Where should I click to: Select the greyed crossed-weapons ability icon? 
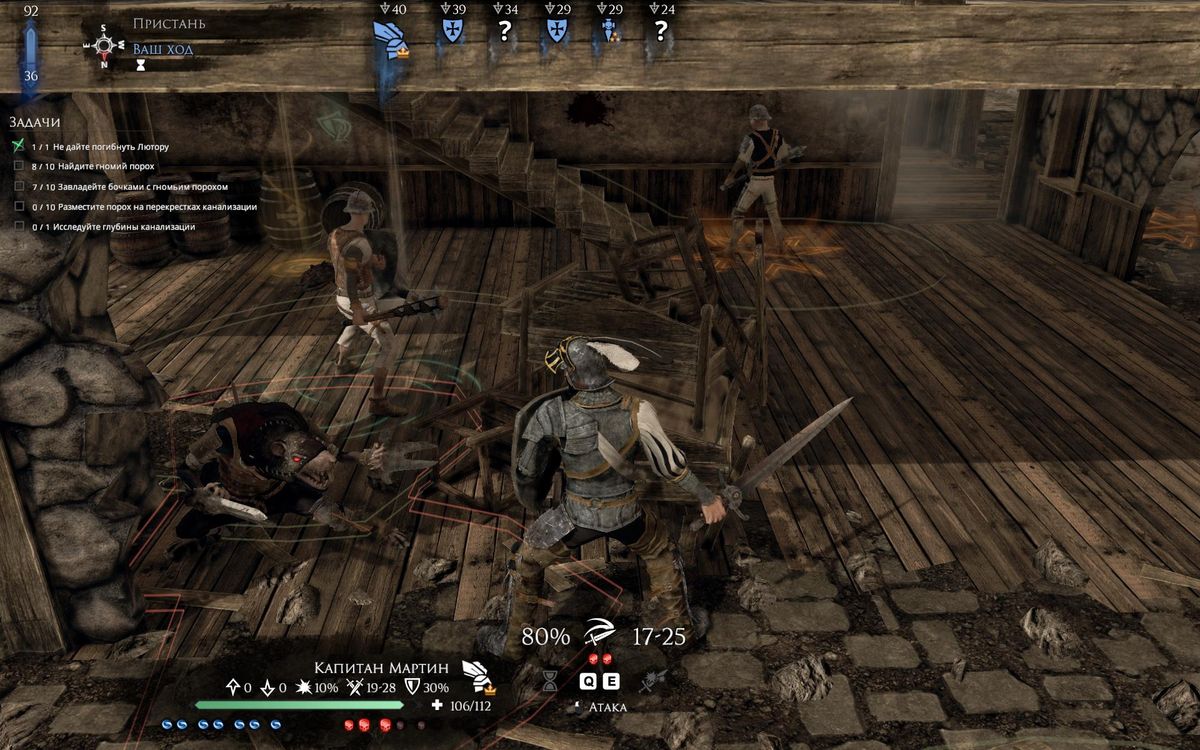pyautogui.click(x=655, y=681)
